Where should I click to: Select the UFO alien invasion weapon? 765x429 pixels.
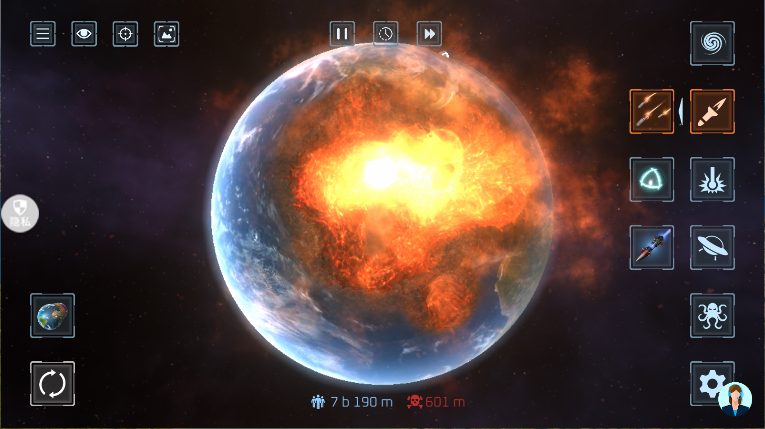click(x=712, y=247)
